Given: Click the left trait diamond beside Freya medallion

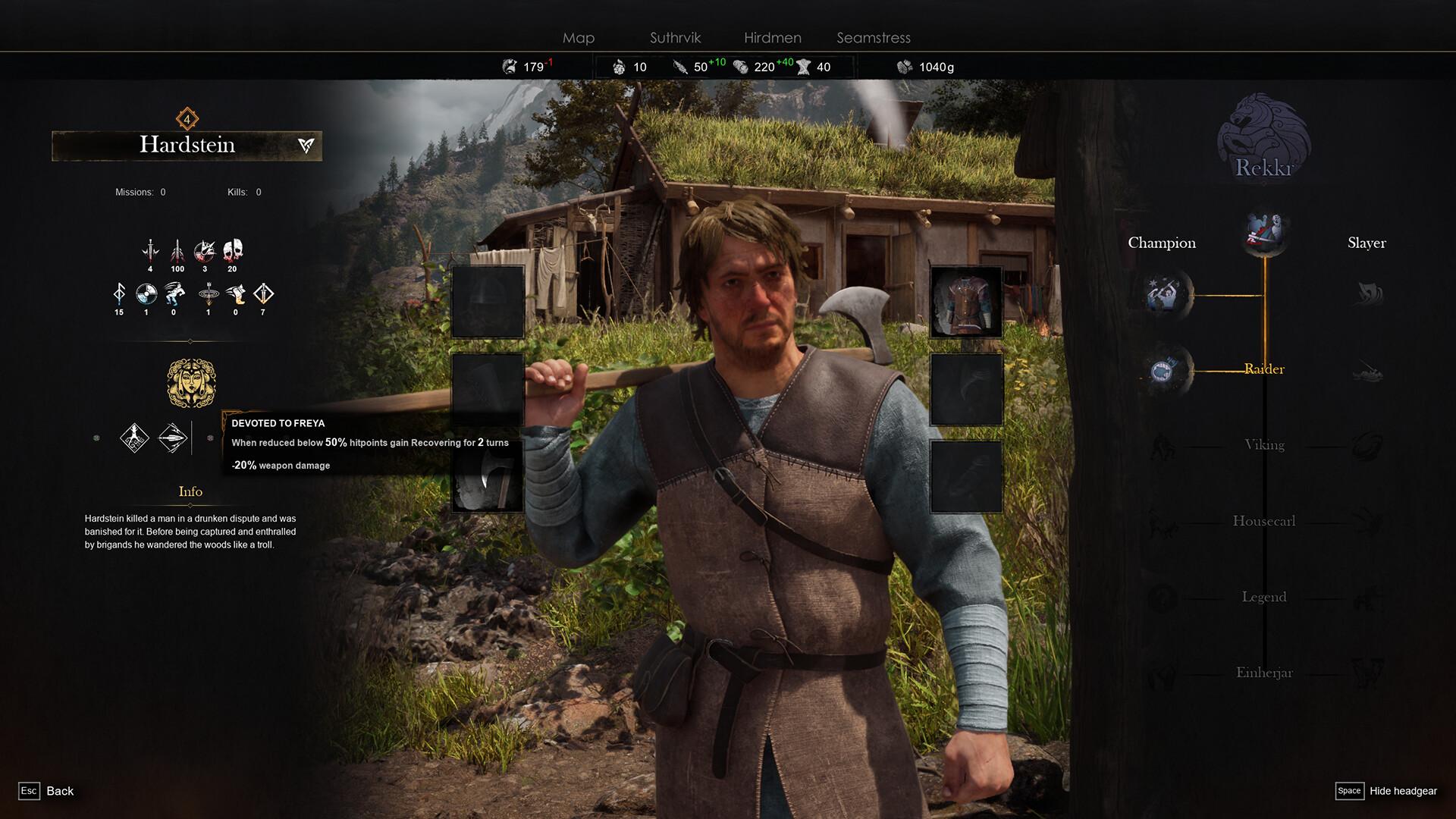Looking at the screenshot, I should [x=133, y=438].
